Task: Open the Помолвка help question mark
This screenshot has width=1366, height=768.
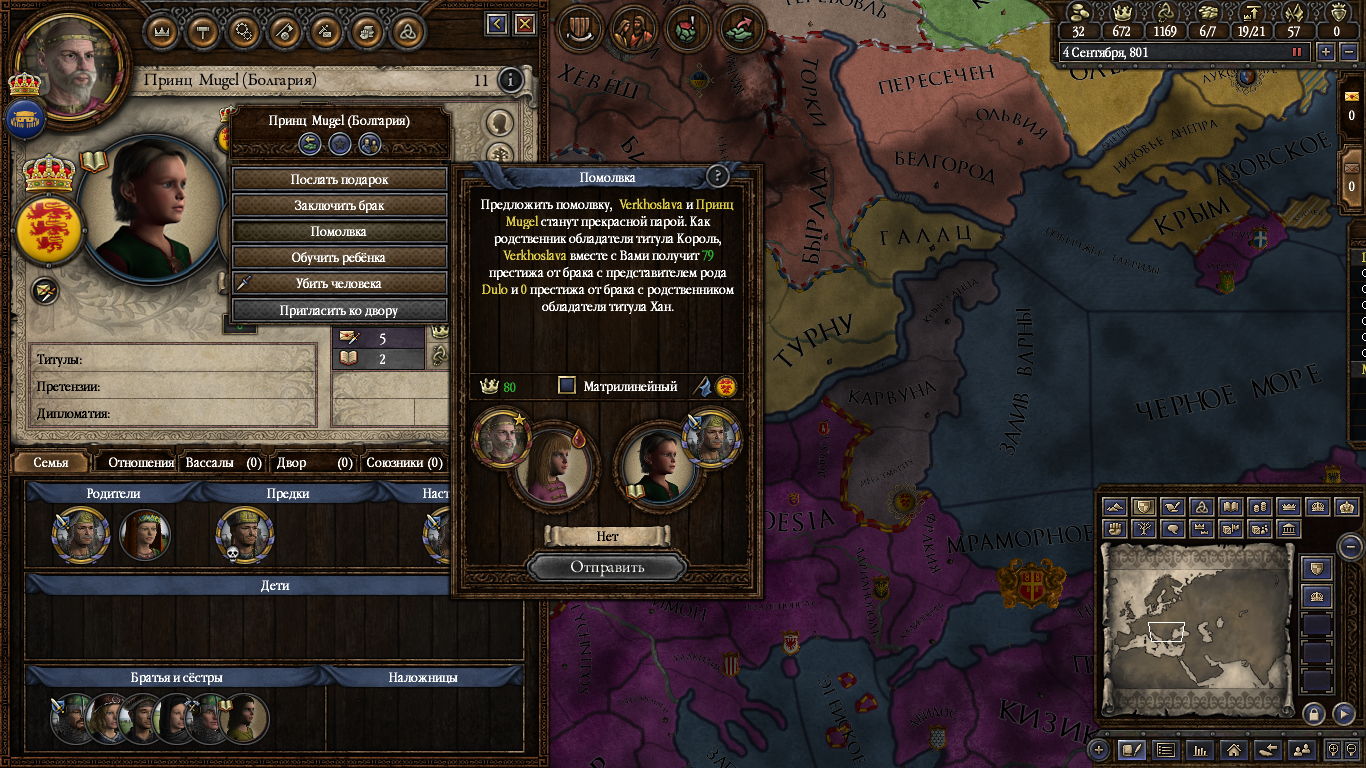Action: pyautogui.click(x=717, y=177)
